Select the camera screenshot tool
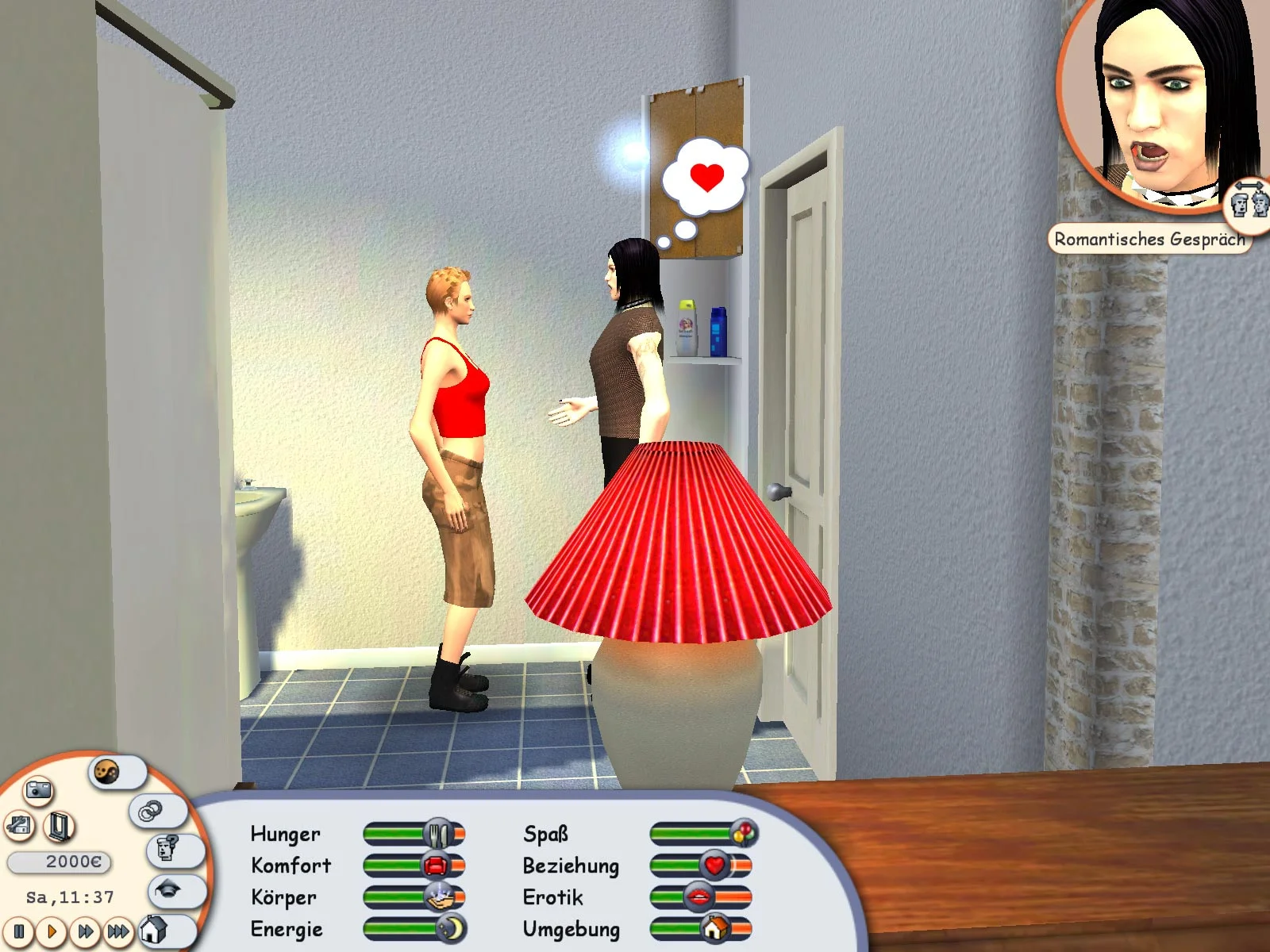 (39, 790)
